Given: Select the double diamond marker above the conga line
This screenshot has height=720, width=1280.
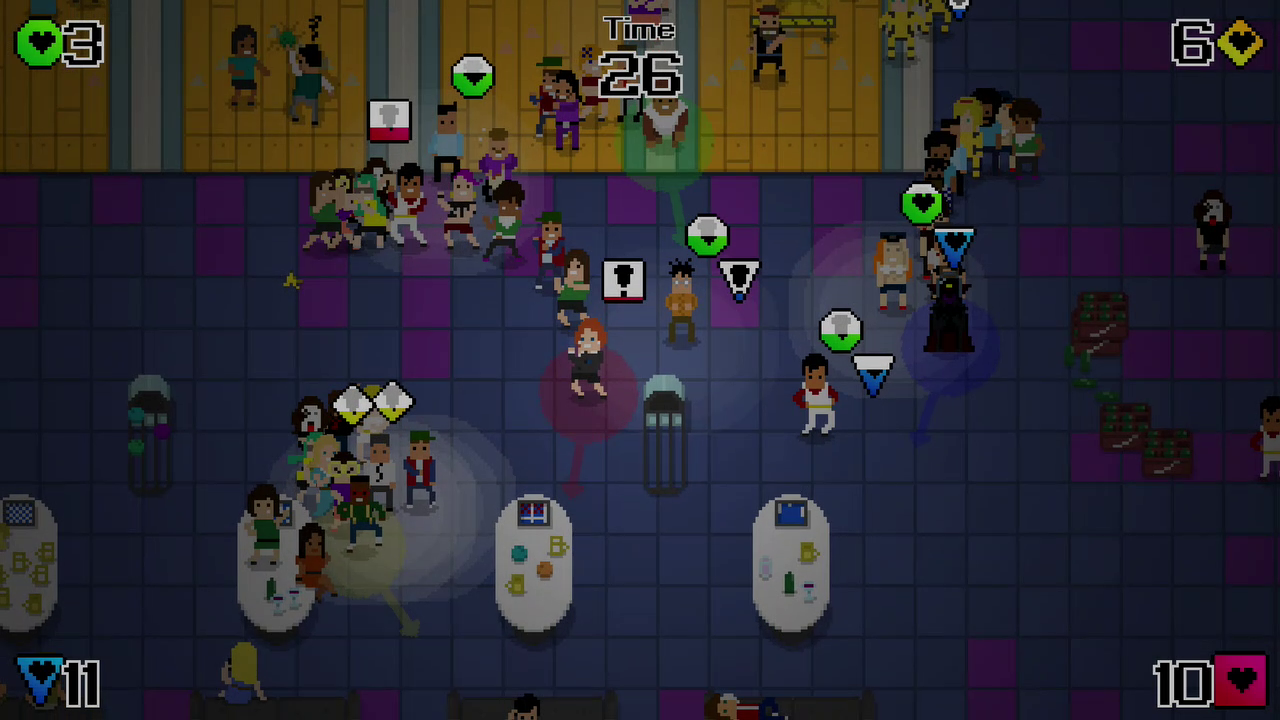Looking at the screenshot, I should pyautogui.click(x=372, y=402).
